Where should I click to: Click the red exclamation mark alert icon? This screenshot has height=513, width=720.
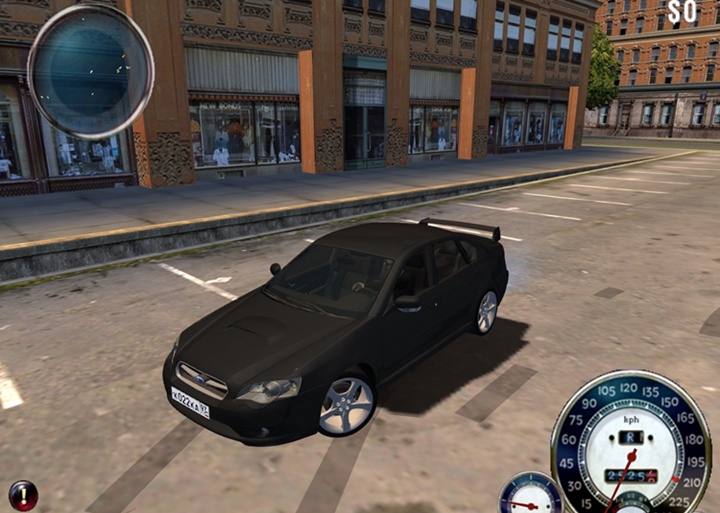22,495
